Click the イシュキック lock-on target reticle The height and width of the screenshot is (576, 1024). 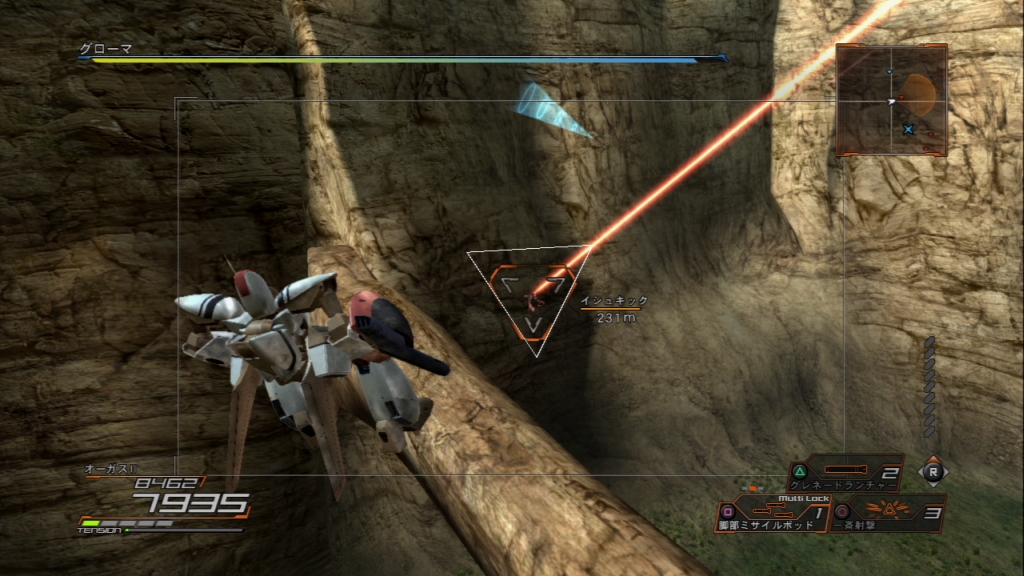[532, 293]
